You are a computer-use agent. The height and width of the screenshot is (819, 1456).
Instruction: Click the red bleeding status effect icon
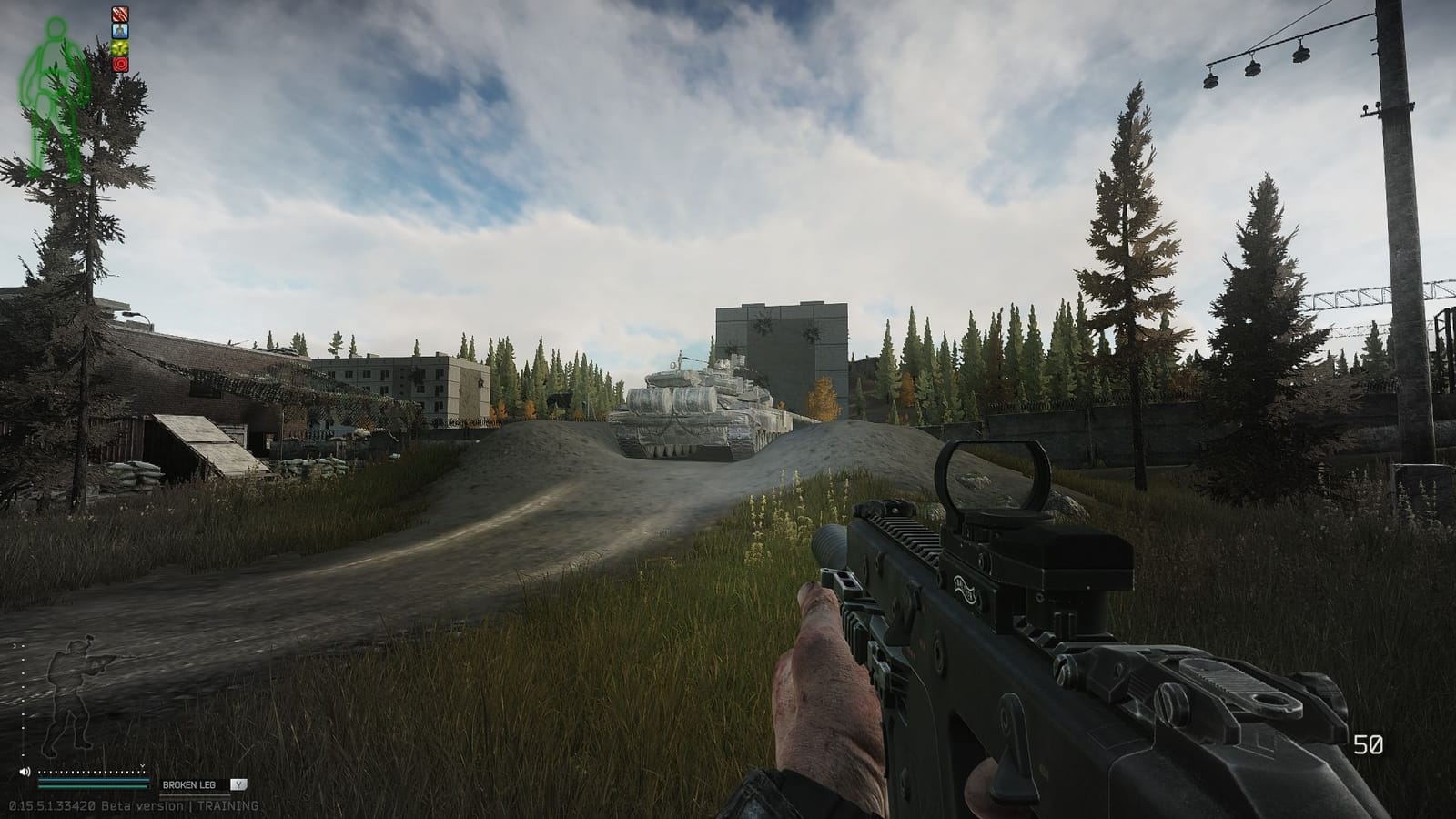click(120, 15)
